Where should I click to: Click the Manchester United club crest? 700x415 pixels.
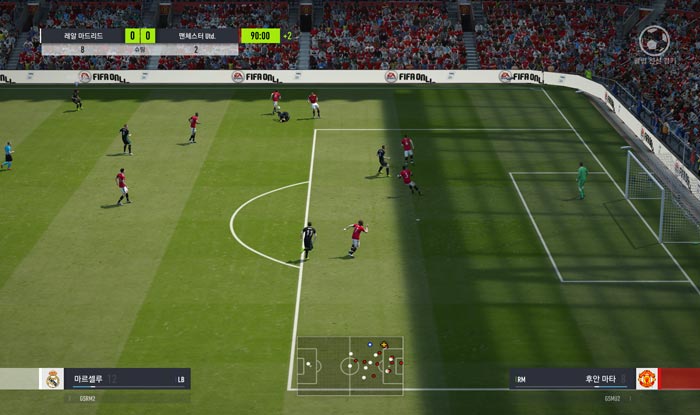pos(647,379)
